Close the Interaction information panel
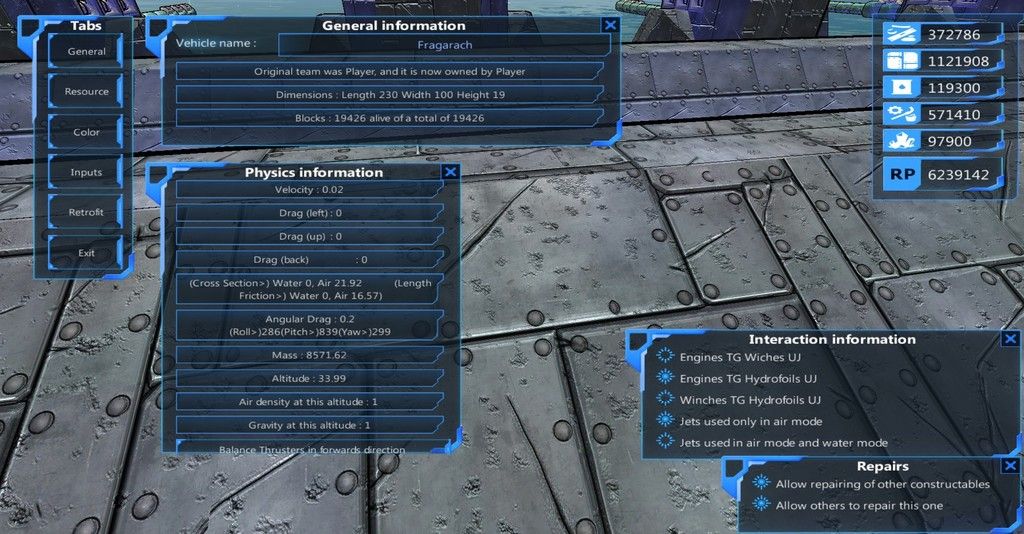Screen dimensions: 1024x534 click(x=1010, y=339)
